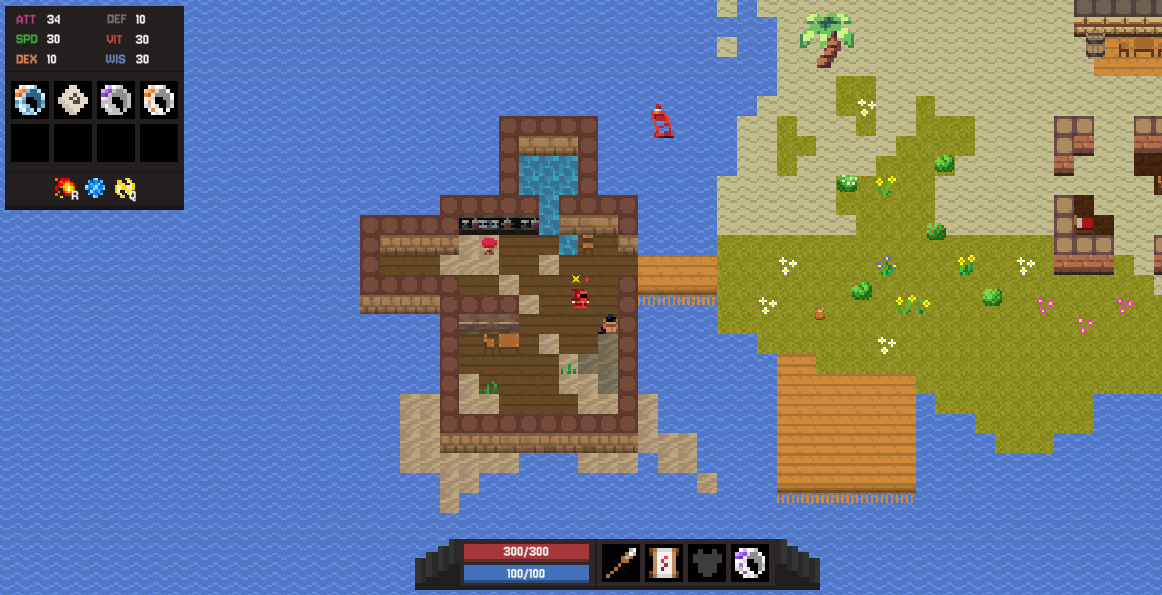
Task: Select the silver ring with orange accents
Action: pos(159,100)
